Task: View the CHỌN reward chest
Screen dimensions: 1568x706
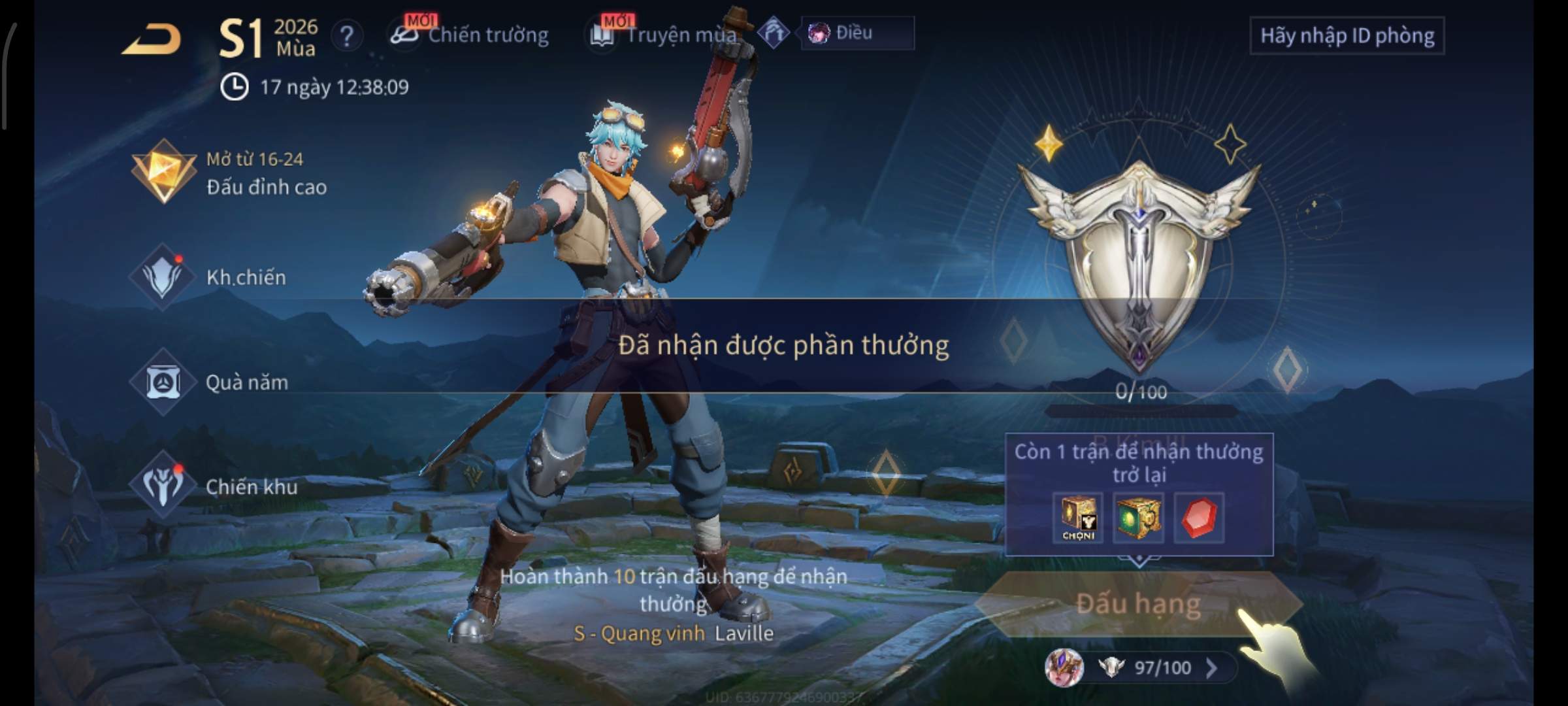Action: 1078,518
